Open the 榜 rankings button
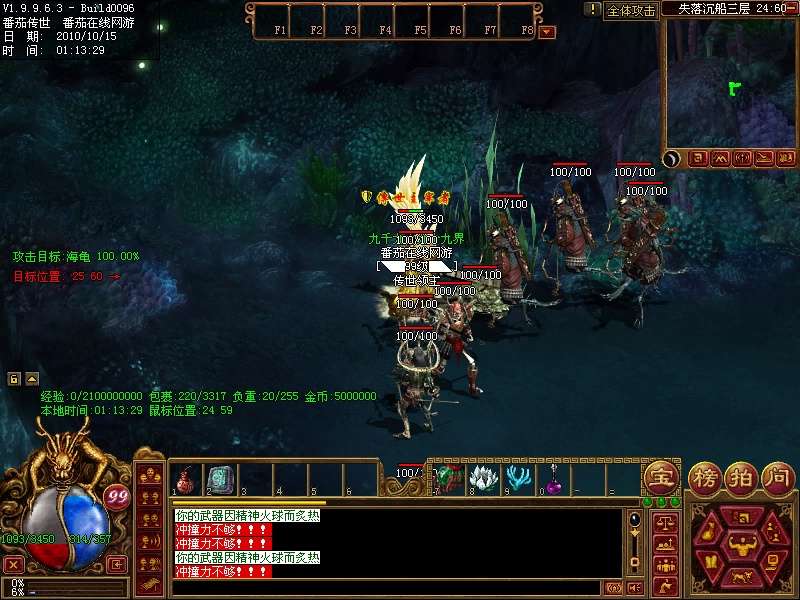The image size is (800, 600). click(707, 476)
